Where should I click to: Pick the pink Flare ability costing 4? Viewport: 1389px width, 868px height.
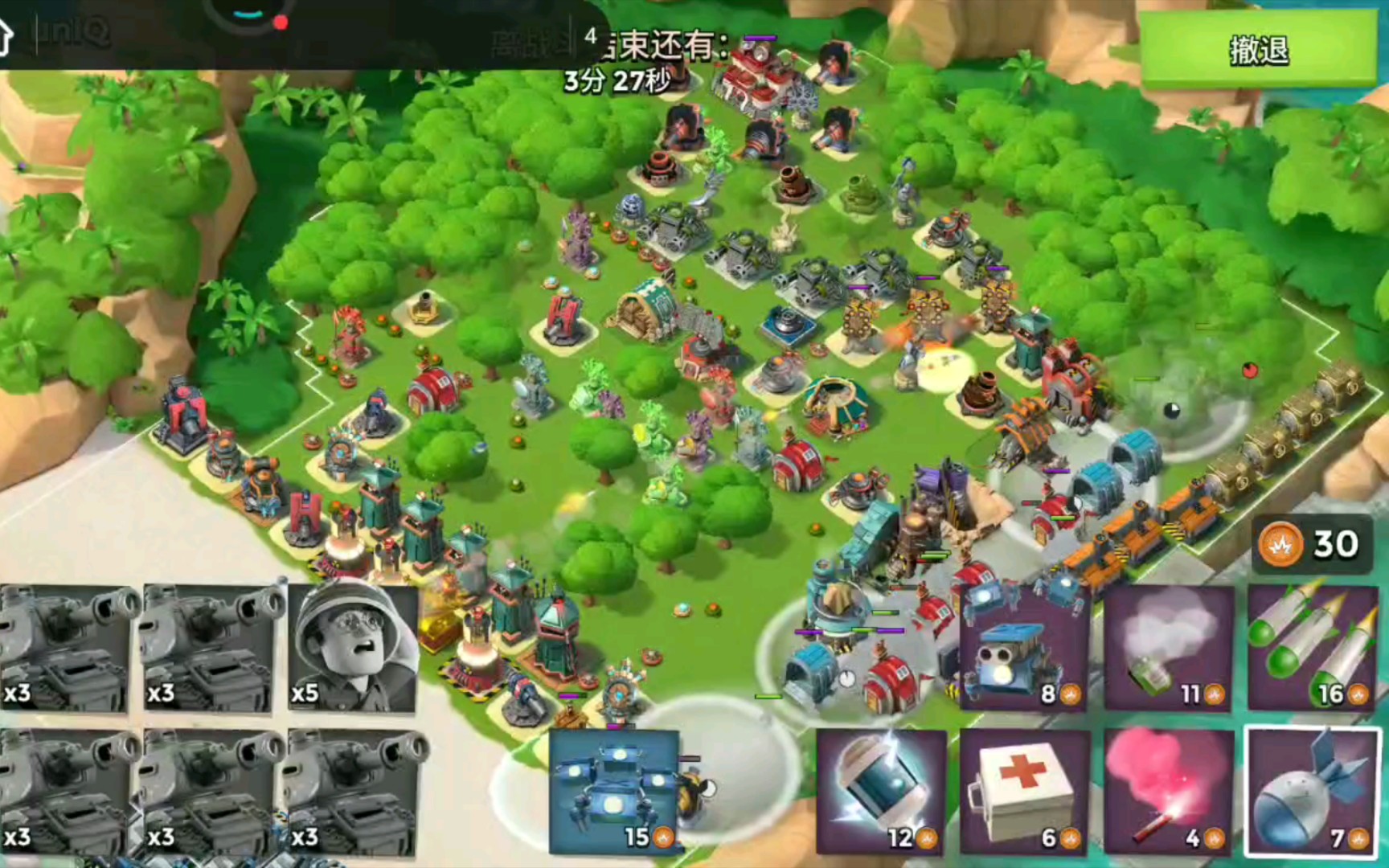pos(1168,792)
